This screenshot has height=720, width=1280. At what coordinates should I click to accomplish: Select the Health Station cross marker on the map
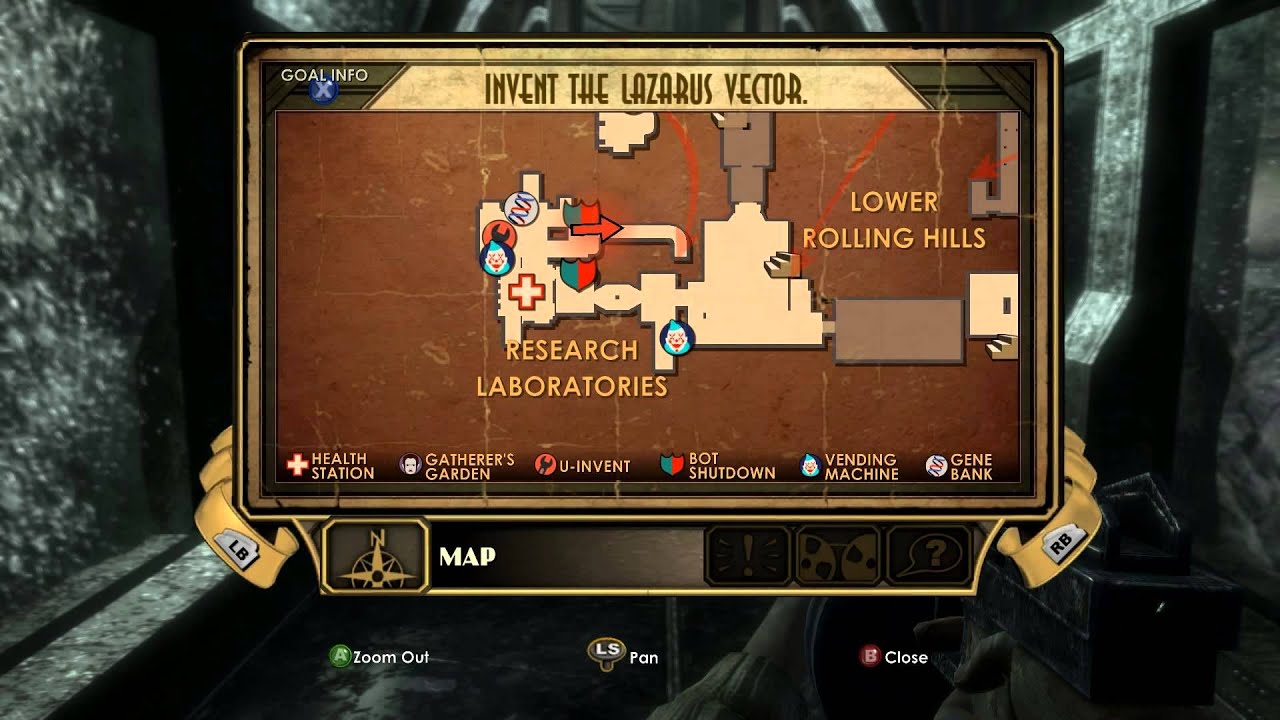(x=527, y=292)
